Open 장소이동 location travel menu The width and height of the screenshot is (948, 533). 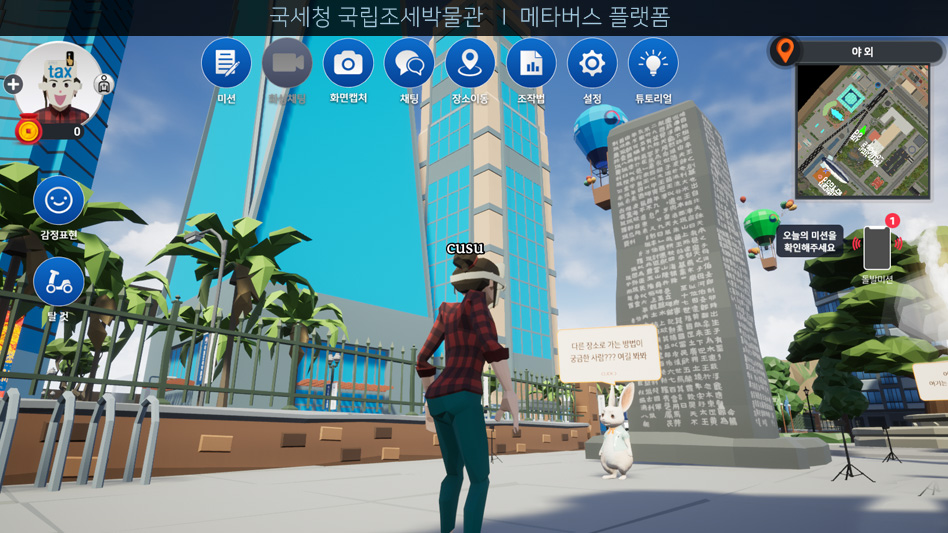click(470, 64)
